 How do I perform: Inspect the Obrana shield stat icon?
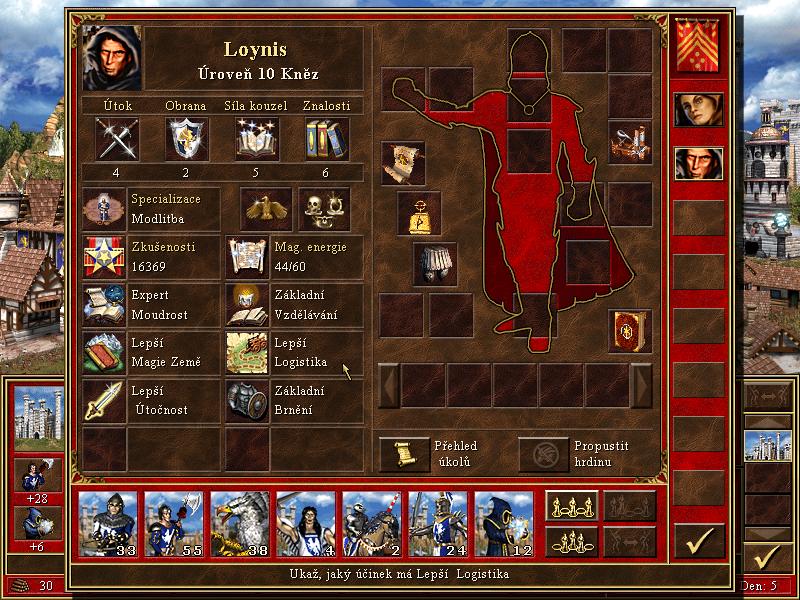tap(186, 138)
